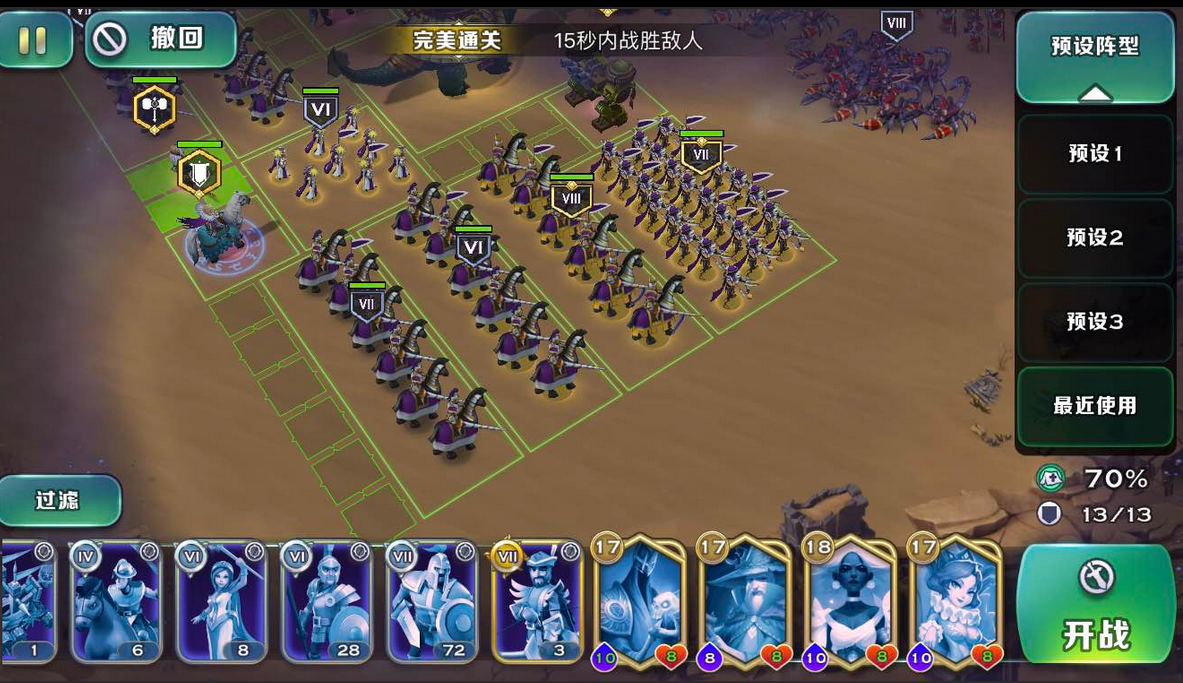Screen dimensions: 1183x683
Task: Select the 最近使用 recently used formation
Action: 1095,406
